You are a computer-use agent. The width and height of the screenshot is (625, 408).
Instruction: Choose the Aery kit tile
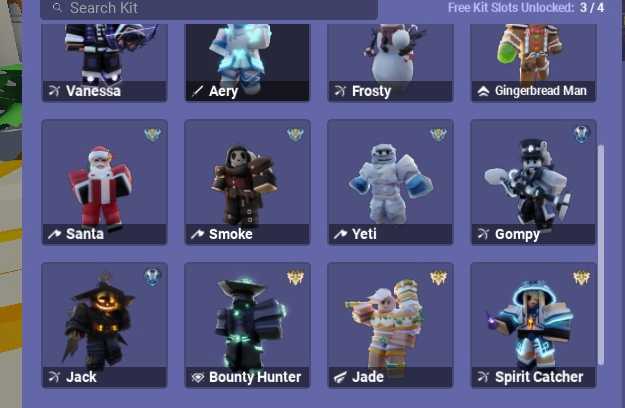click(x=247, y=60)
